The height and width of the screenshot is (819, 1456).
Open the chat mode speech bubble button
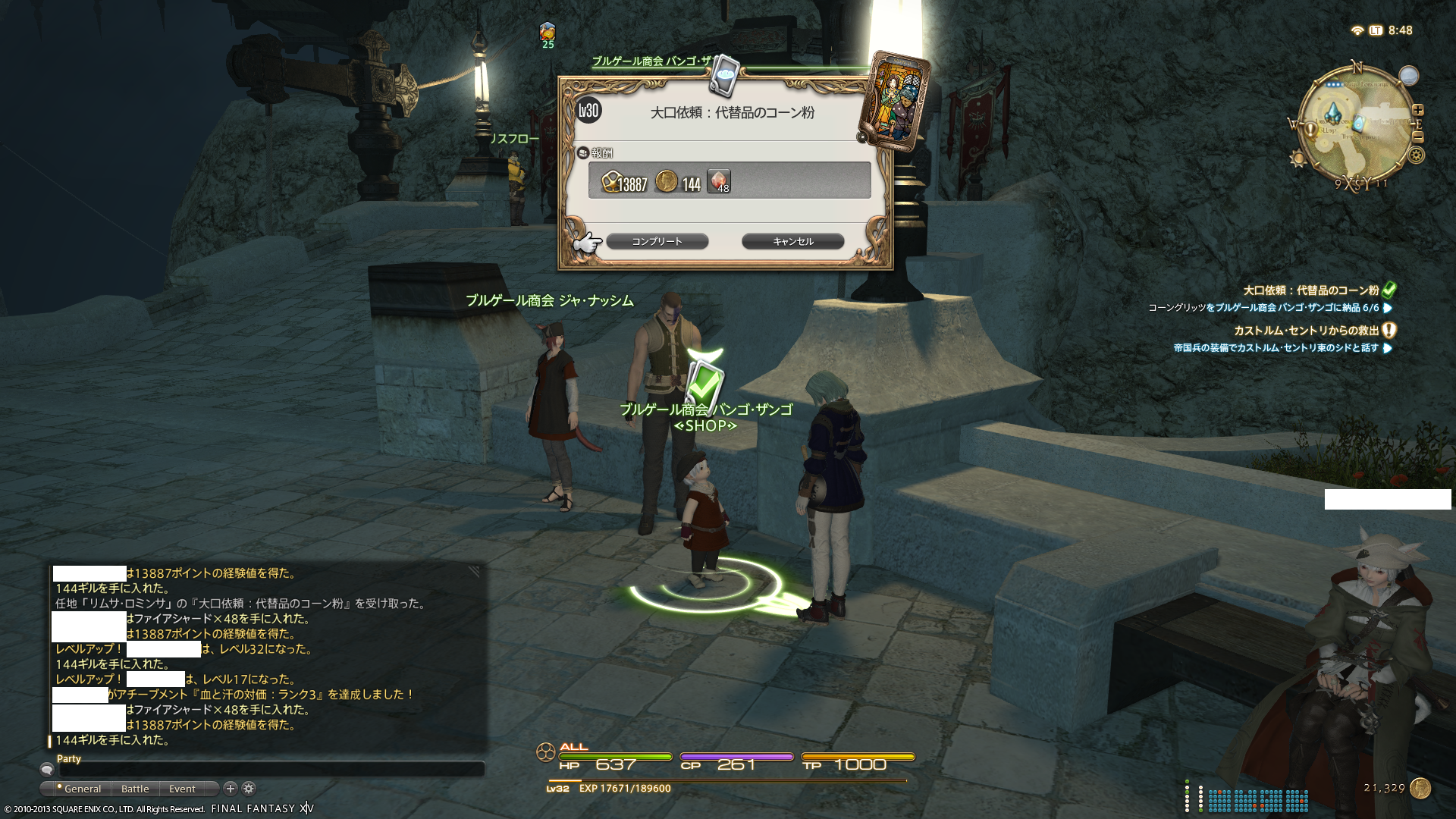coord(47,770)
